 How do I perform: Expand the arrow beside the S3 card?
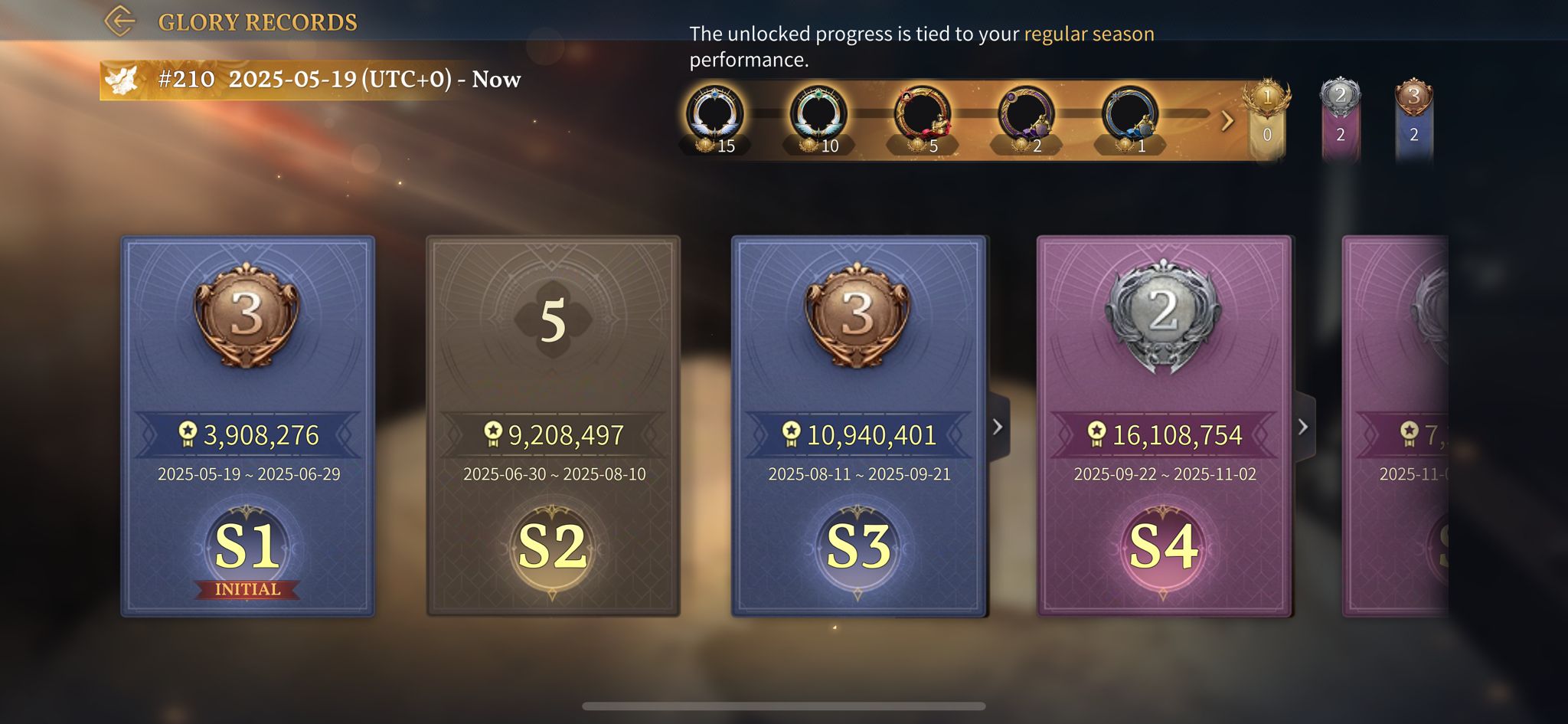(x=998, y=427)
